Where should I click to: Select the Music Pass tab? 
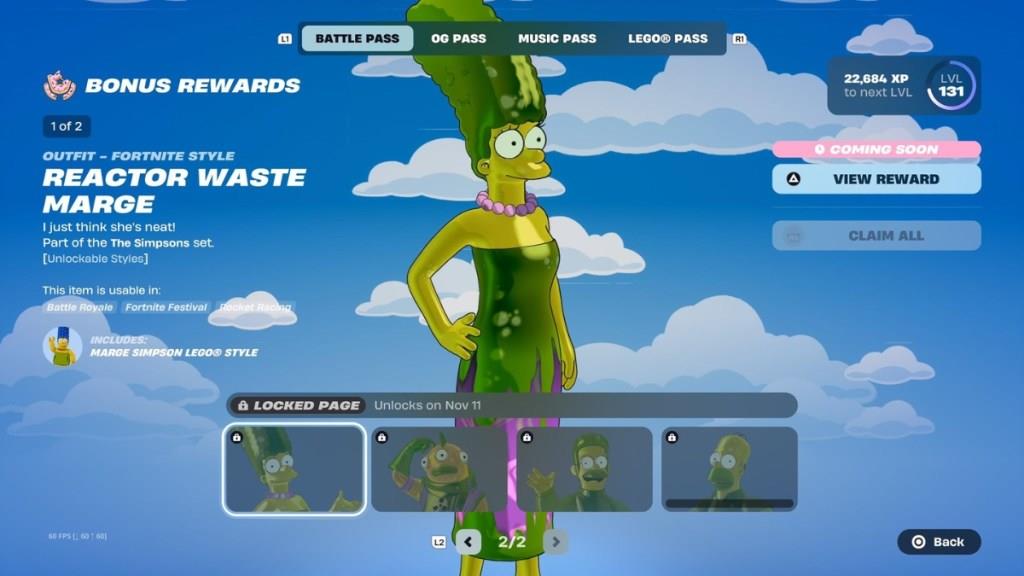coord(557,39)
